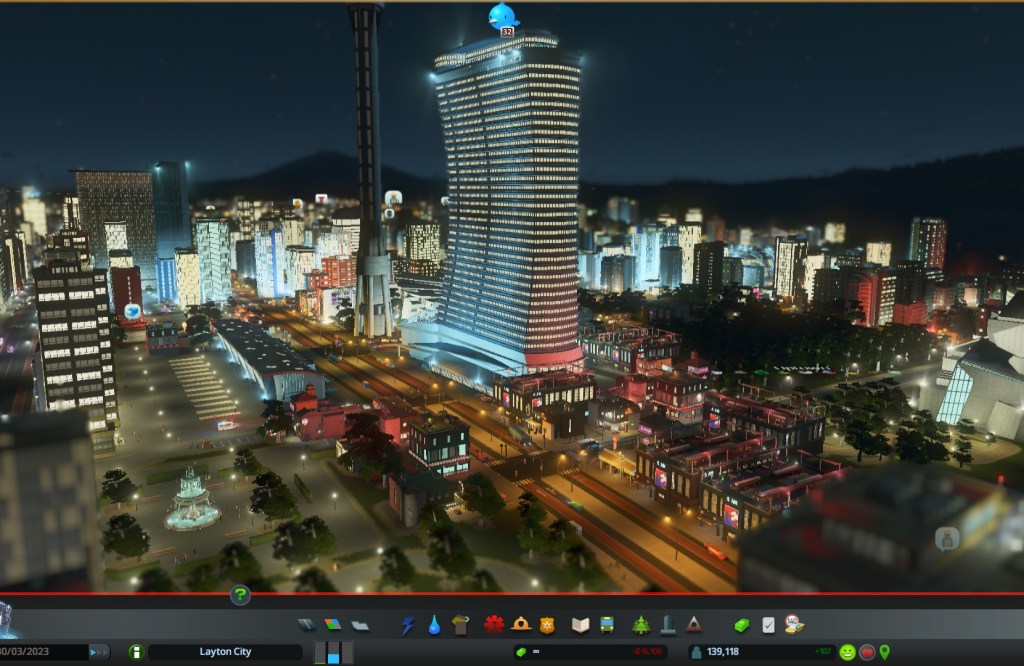Open the Education book menu

[x=580, y=625]
